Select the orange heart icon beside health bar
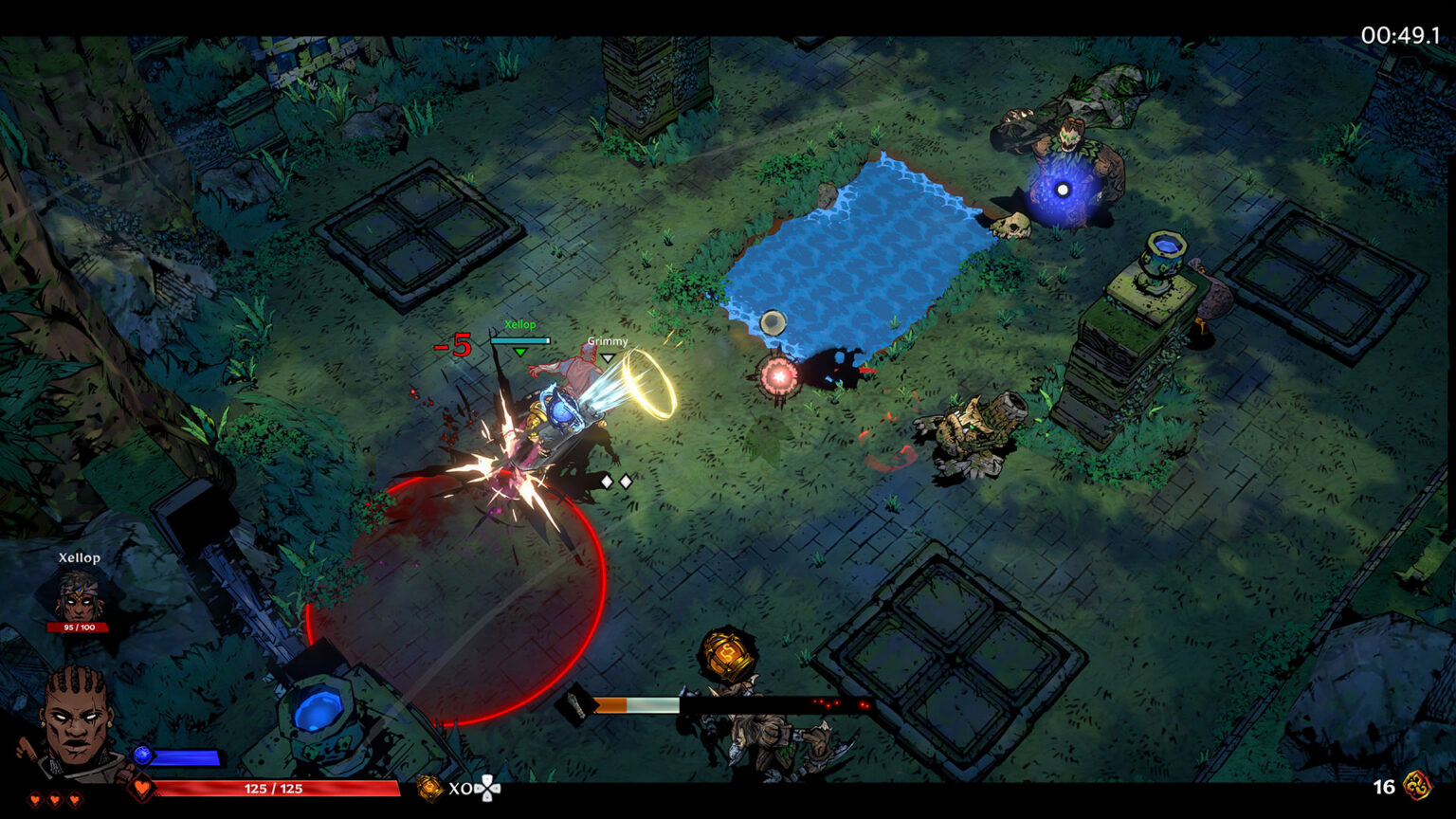 click(x=142, y=786)
